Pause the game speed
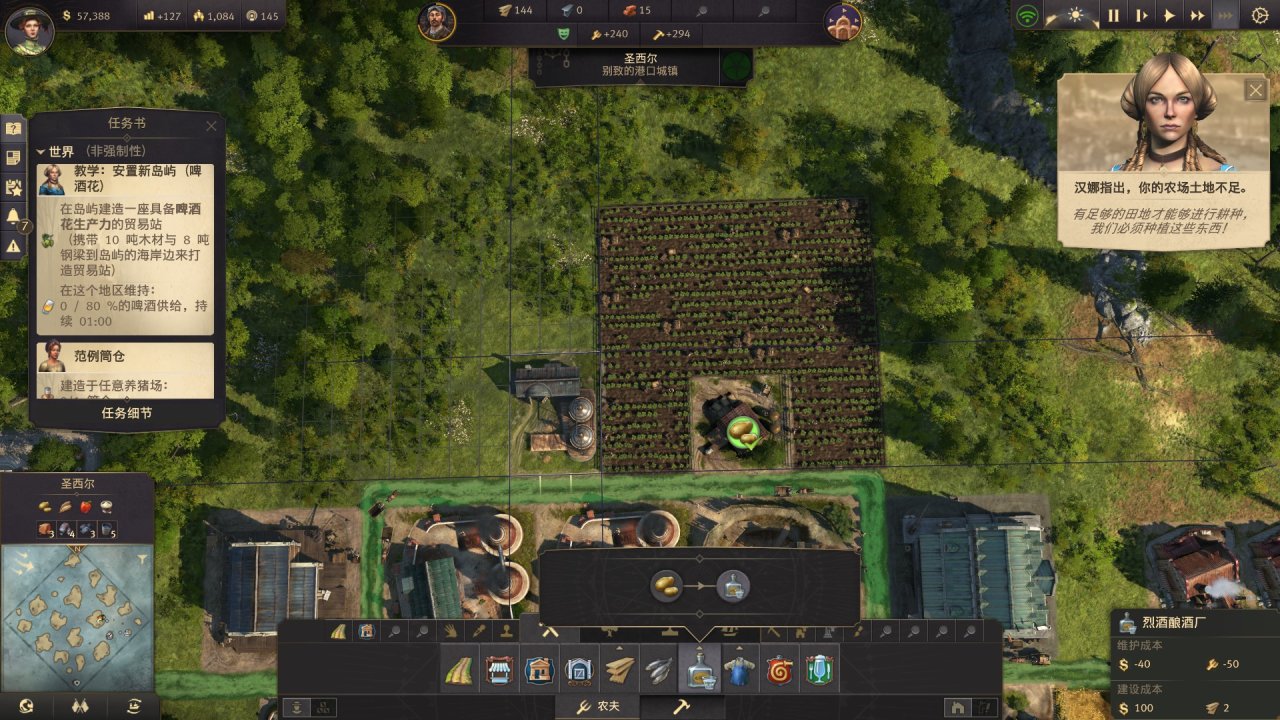Screen dimensions: 1280x720 point(1113,16)
